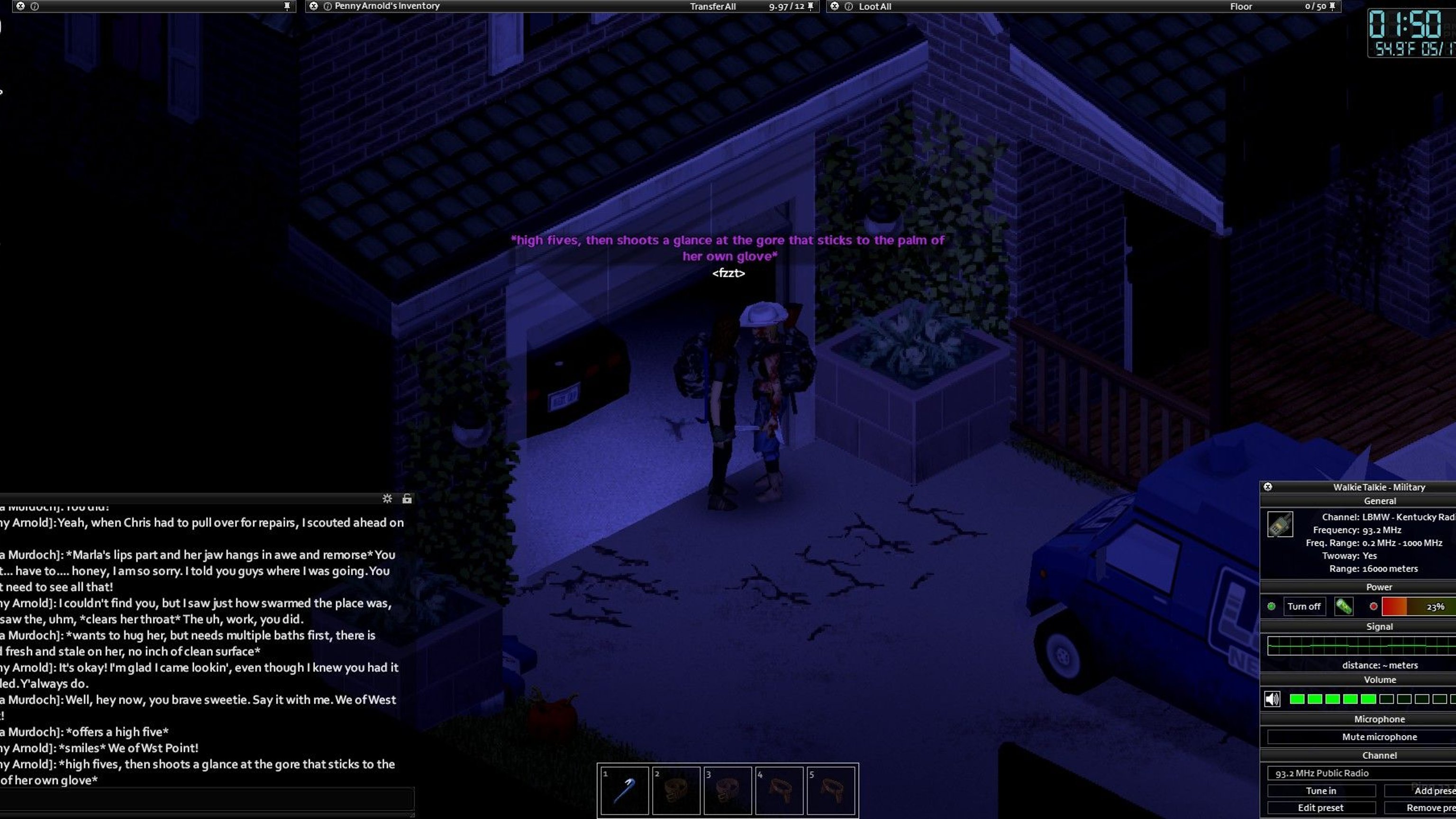Select hotbar slot 5 holster item
Viewport: 1456px width, 819px height.
[831, 790]
